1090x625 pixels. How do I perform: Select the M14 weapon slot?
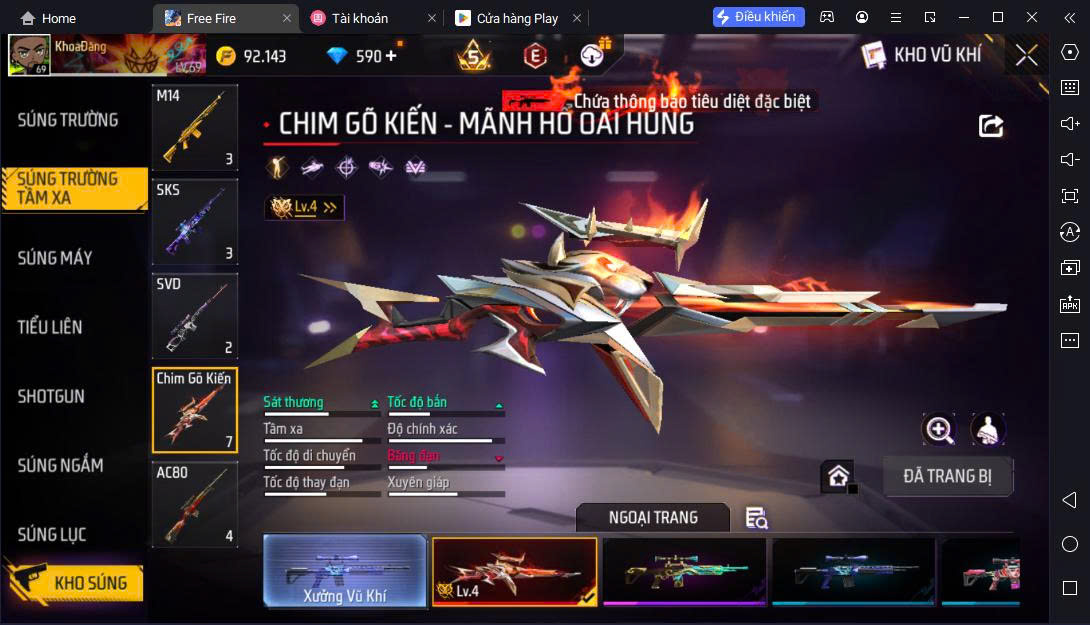(195, 128)
